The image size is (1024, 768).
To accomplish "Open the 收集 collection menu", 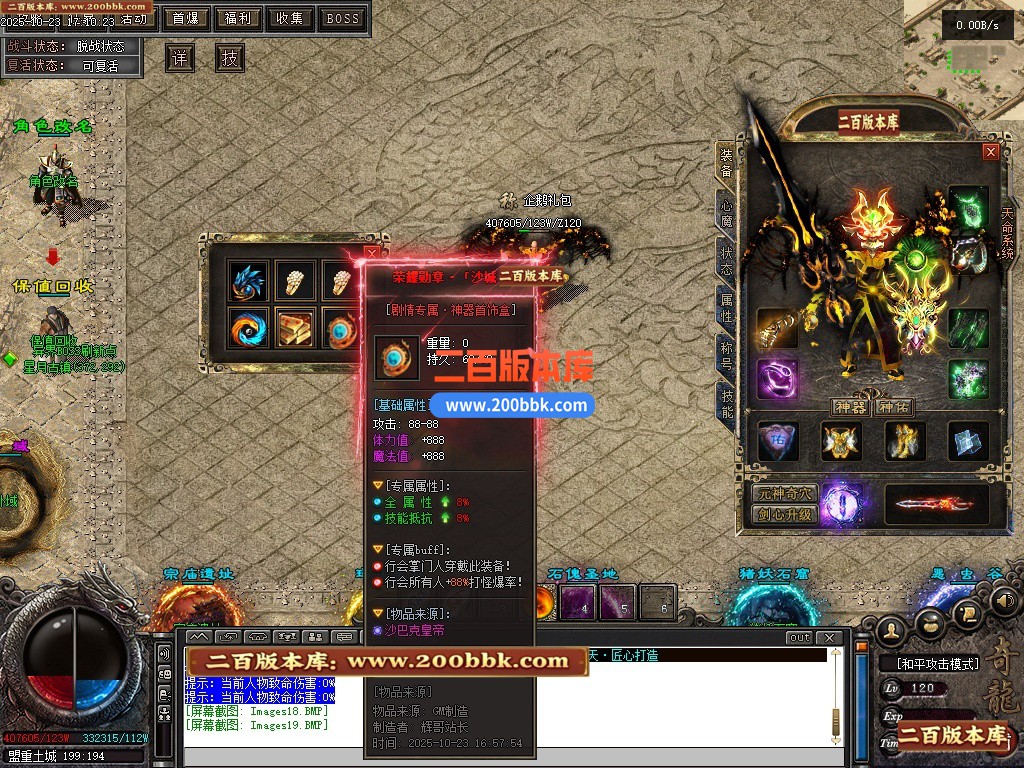I will tap(290, 18).
